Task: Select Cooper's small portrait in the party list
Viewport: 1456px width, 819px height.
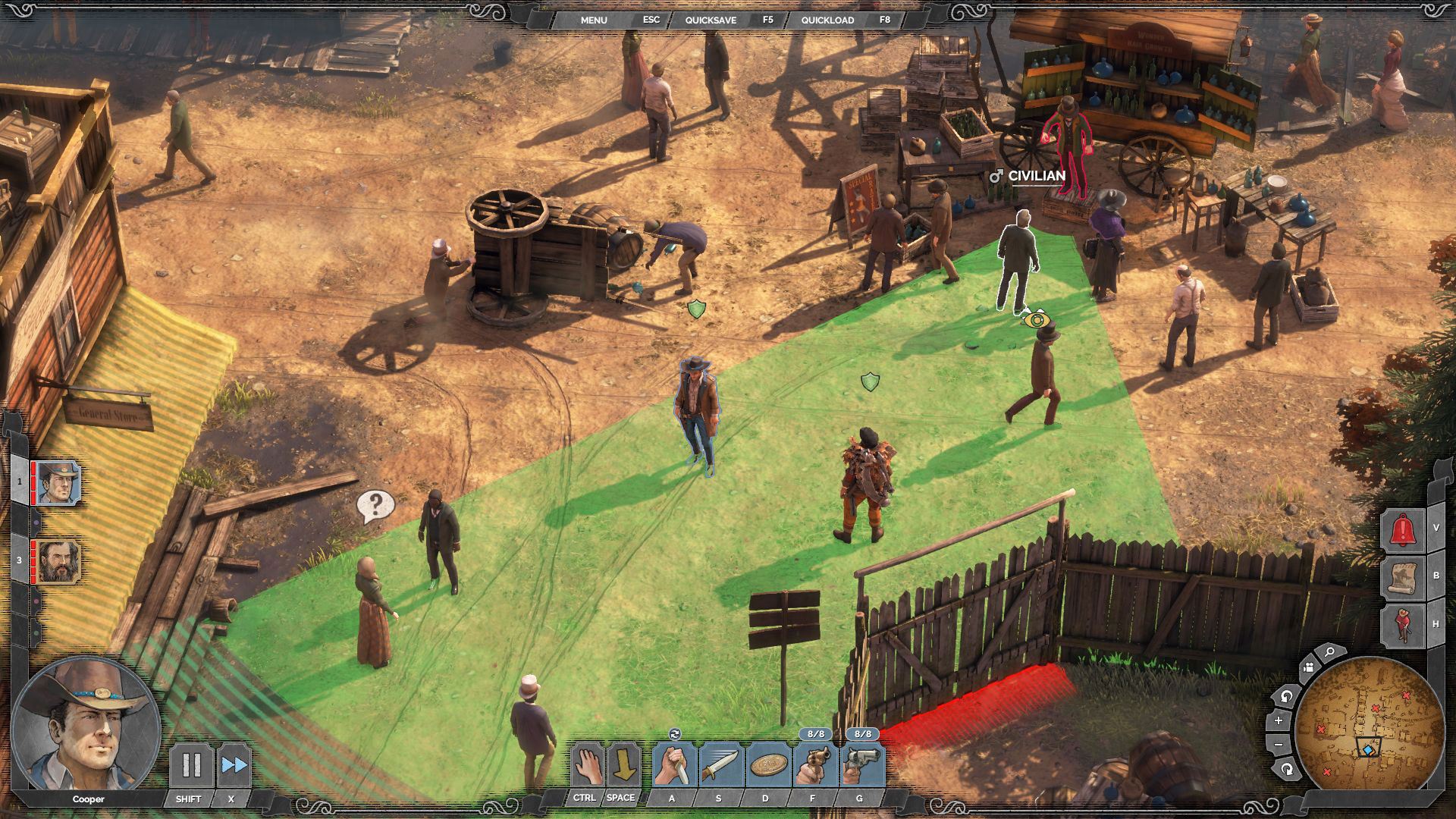Action: pyautogui.click(x=58, y=482)
